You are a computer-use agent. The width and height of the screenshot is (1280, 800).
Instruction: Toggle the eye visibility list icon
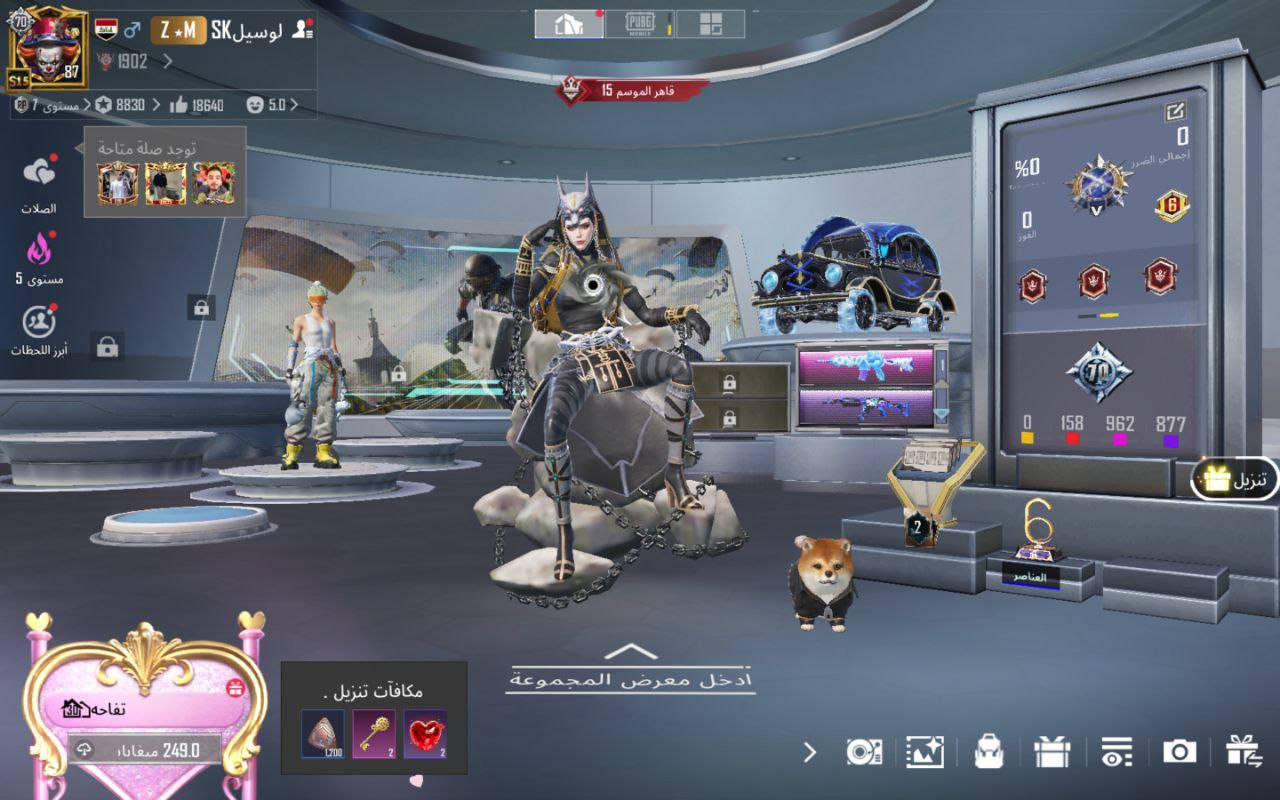point(1116,752)
